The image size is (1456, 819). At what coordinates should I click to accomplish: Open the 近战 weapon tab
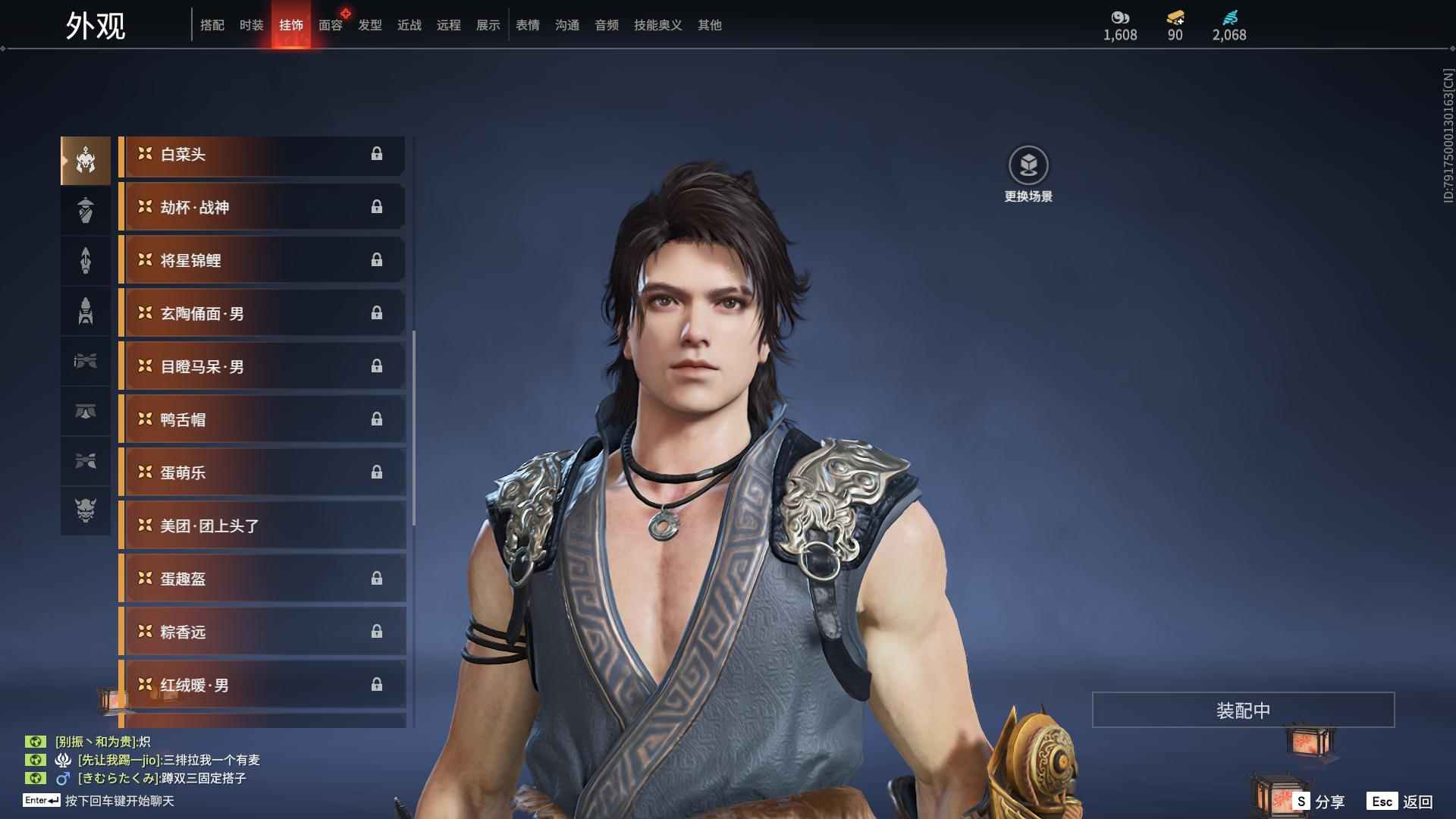click(409, 25)
